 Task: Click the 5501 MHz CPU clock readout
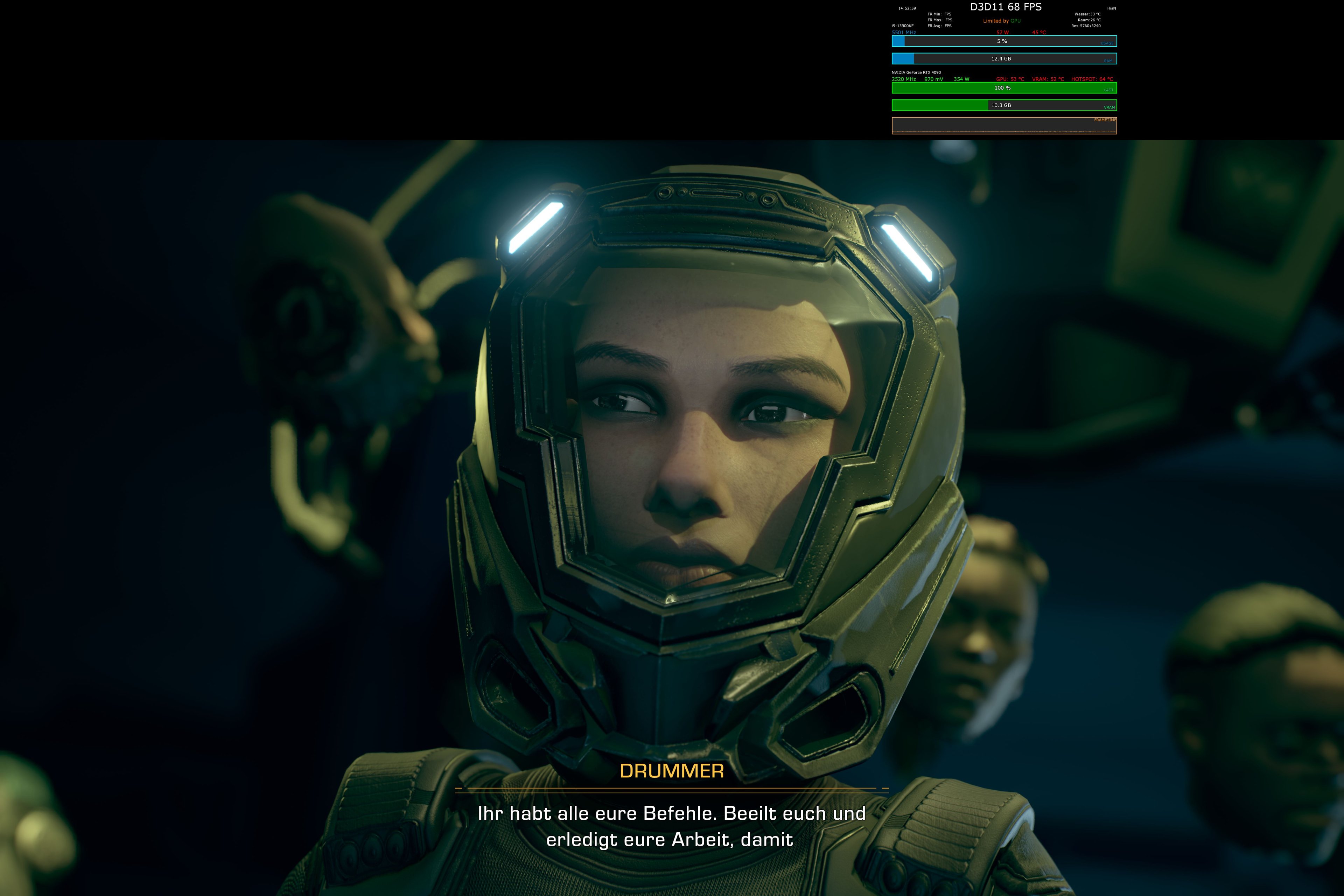(x=904, y=32)
